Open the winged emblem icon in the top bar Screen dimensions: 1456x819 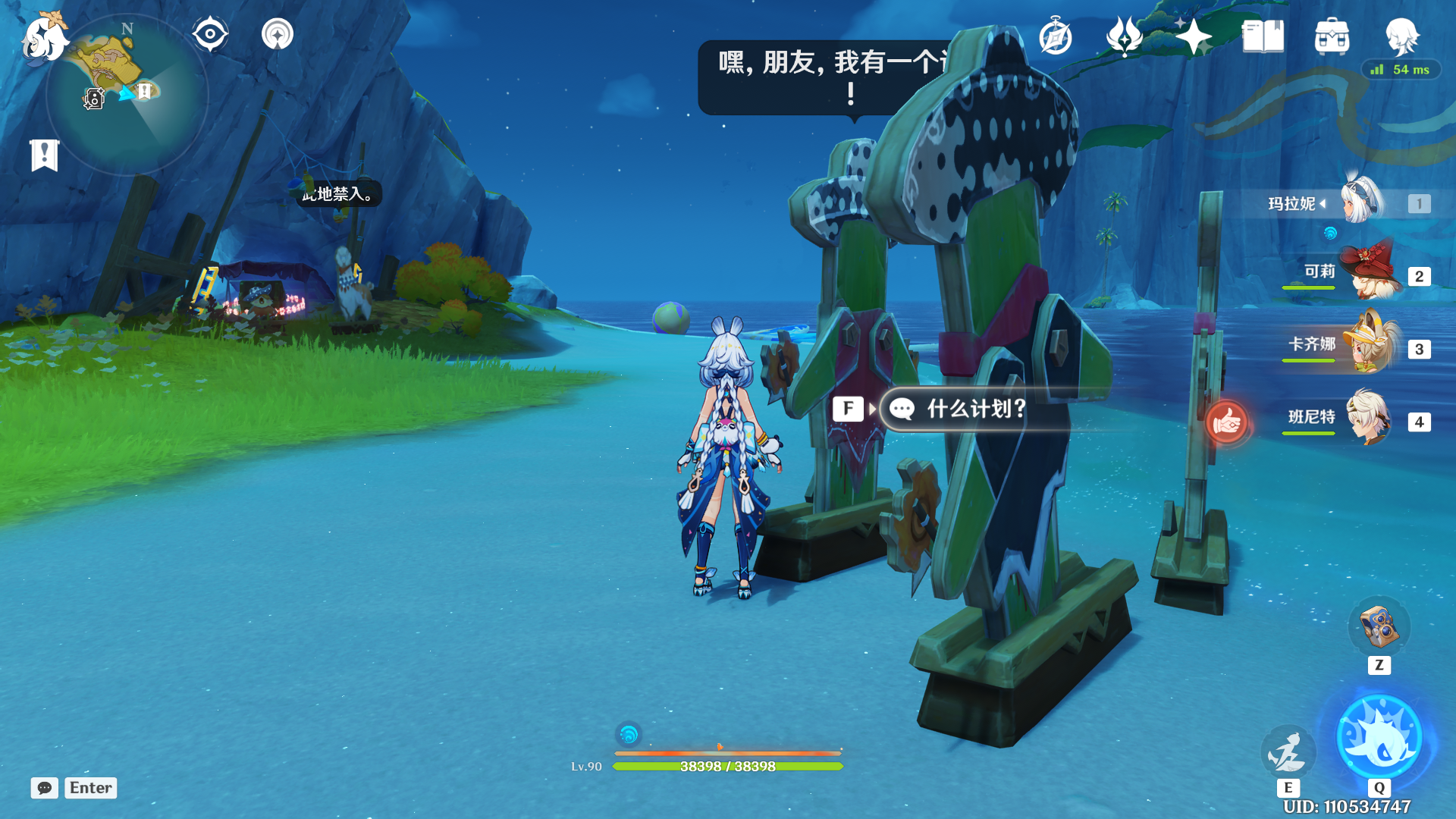pyautogui.click(x=1125, y=37)
